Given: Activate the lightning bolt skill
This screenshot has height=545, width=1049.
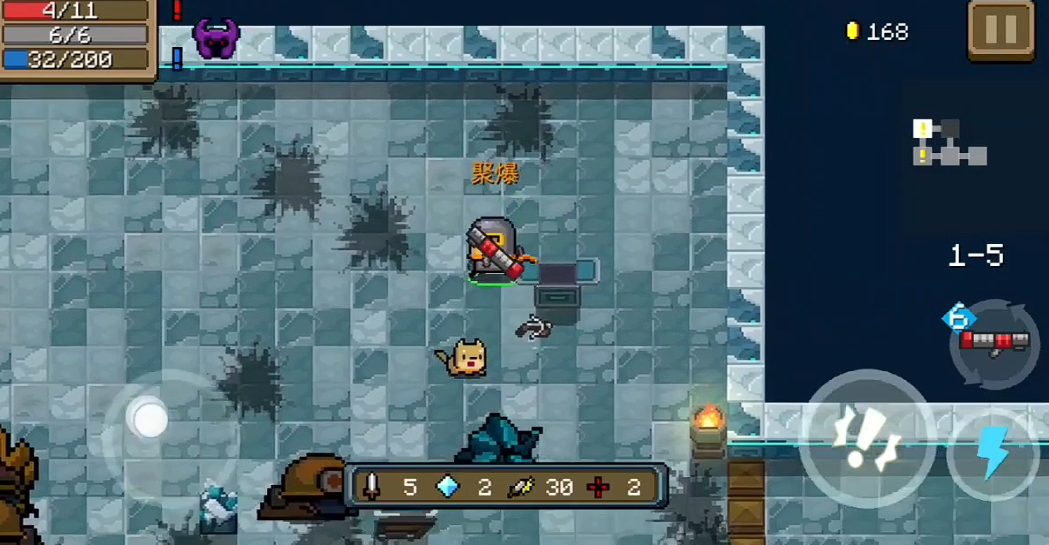Looking at the screenshot, I should [993, 453].
